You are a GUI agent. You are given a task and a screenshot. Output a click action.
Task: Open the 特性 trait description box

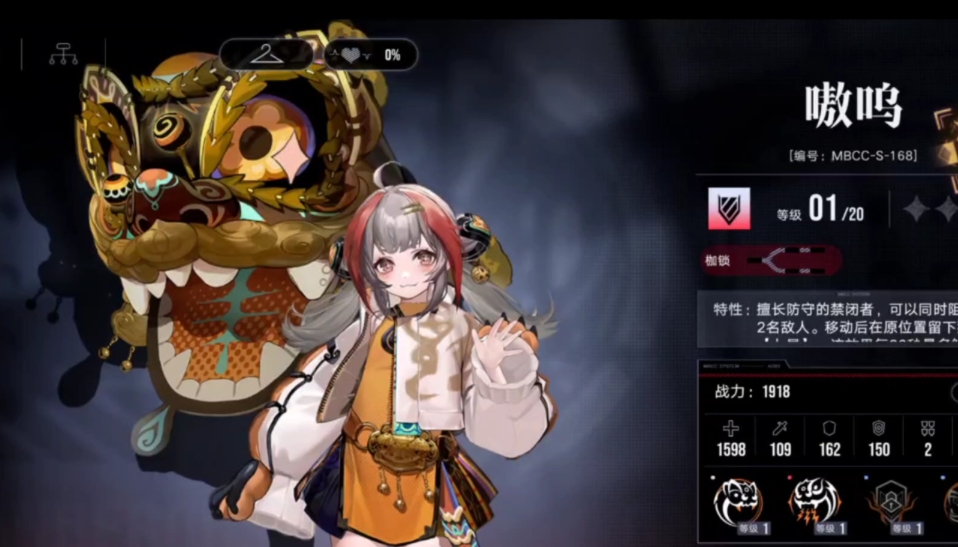(x=829, y=319)
